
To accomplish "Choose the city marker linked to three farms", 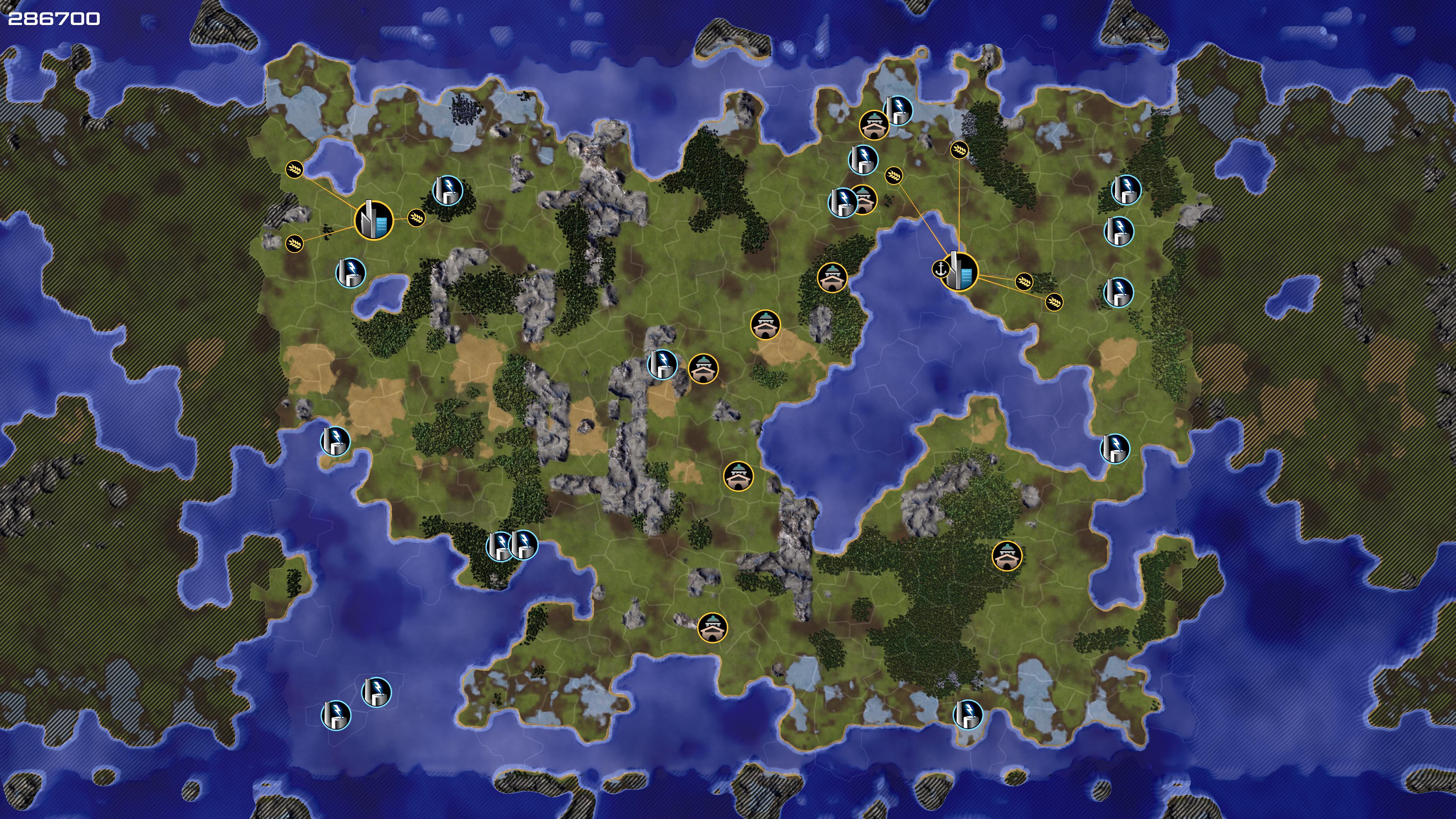I will 373,220.
